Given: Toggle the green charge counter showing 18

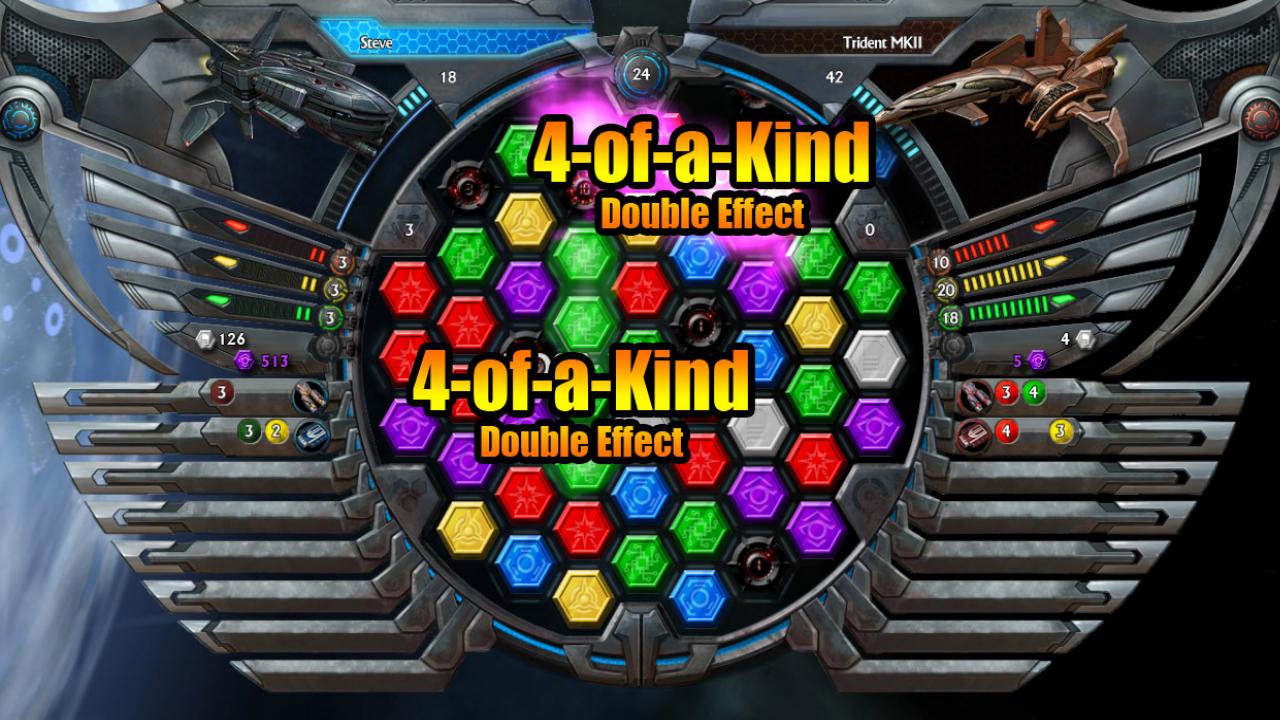Looking at the screenshot, I should click(947, 315).
